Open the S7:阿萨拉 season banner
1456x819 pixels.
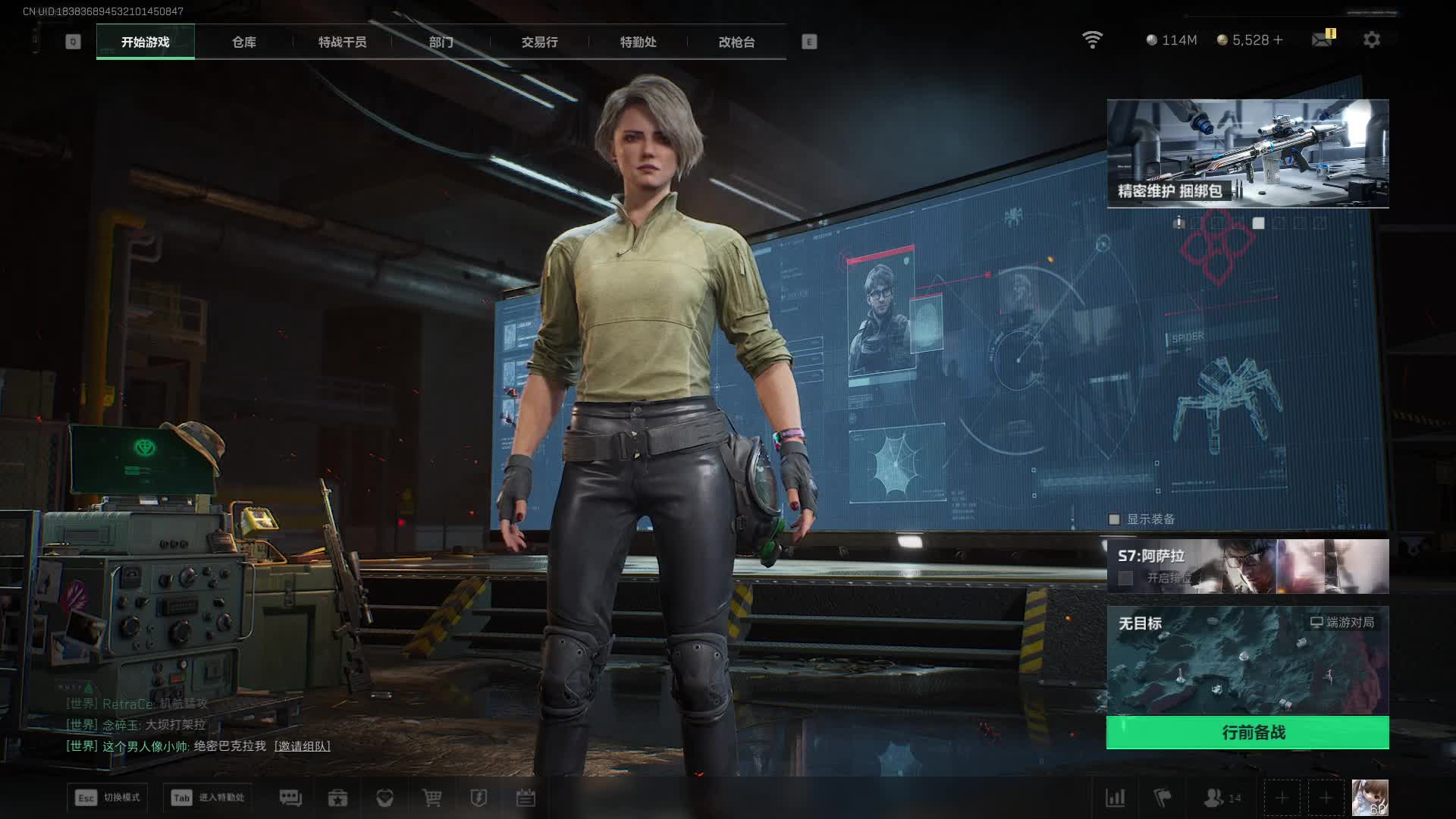click(x=1247, y=566)
